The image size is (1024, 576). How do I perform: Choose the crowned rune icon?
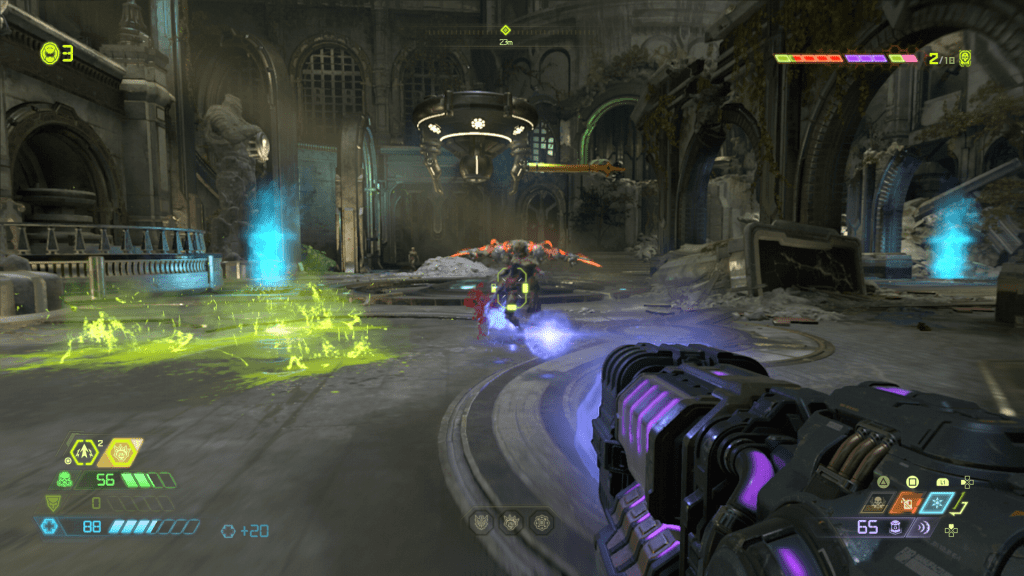pos(511,521)
